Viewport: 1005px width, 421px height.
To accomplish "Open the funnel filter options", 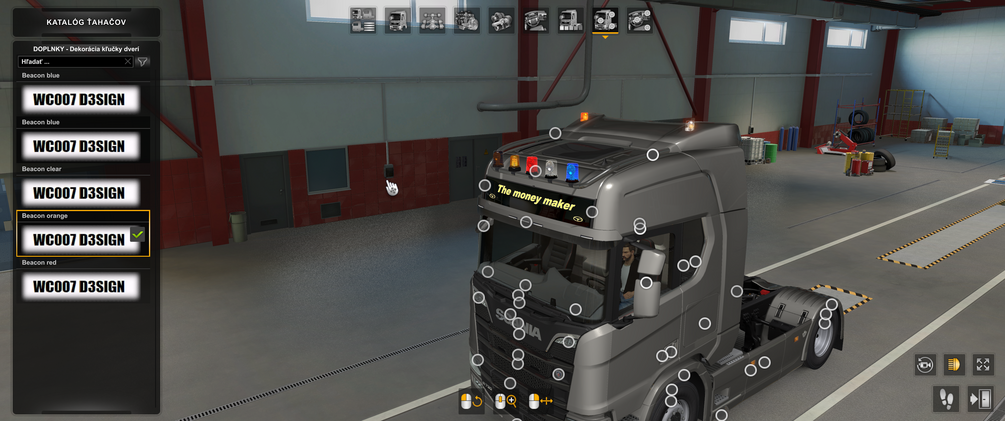I will point(143,62).
